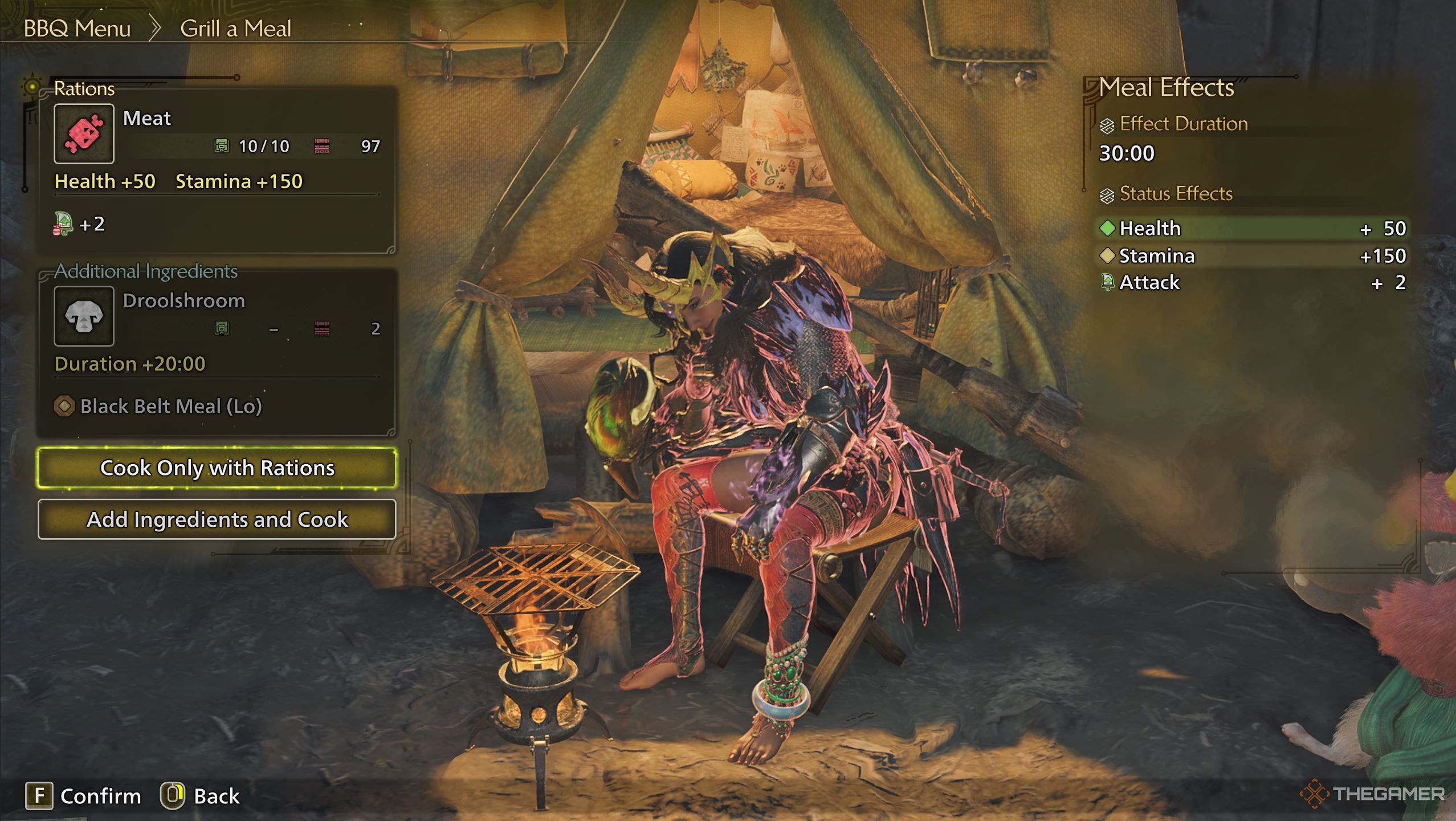Select Add Ingredients and Cook
The width and height of the screenshot is (1456, 821).
[217, 519]
